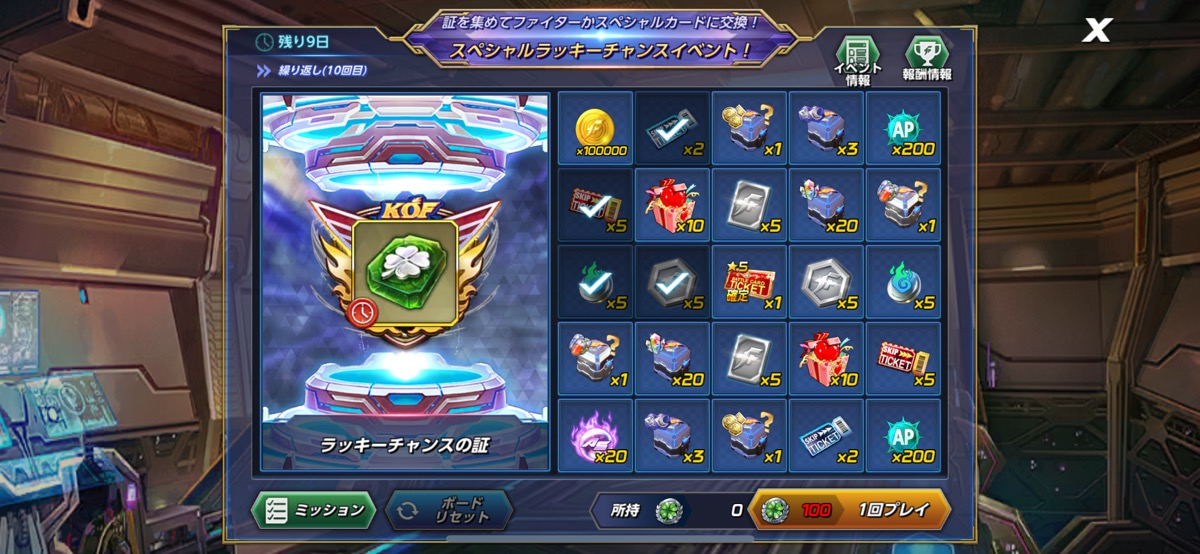Select the blue flame orb x5 reward

click(903, 283)
